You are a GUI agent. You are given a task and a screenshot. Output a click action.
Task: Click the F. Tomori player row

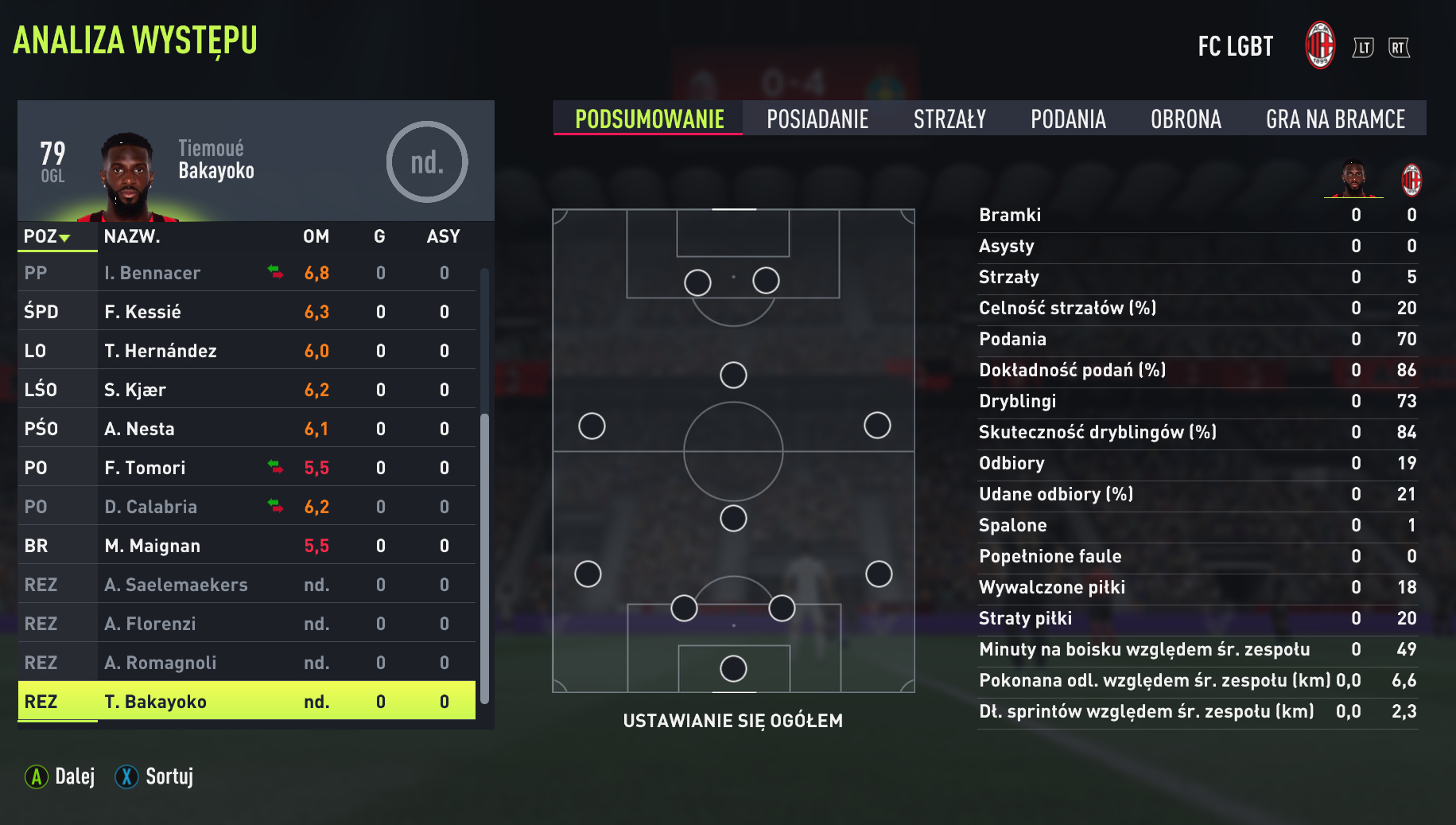click(x=247, y=468)
